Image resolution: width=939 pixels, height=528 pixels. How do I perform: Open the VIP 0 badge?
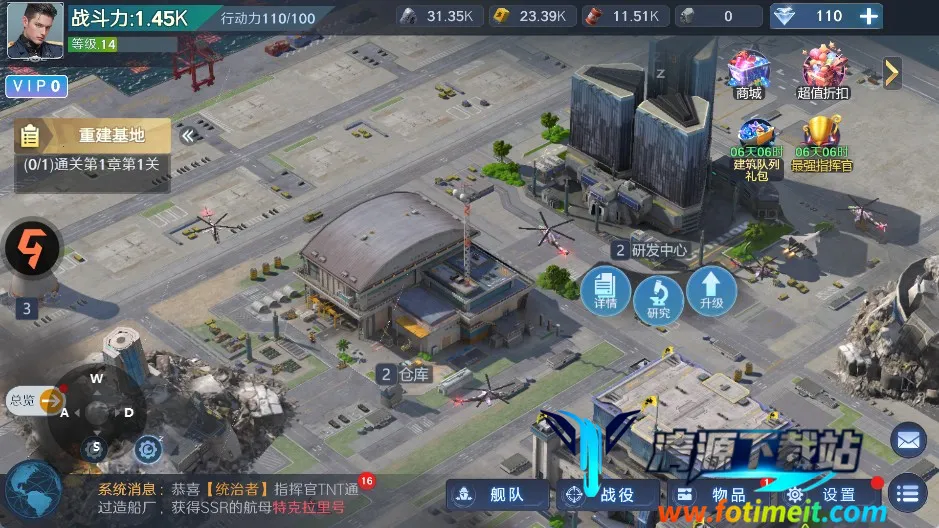pyautogui.click(x=36, y=87)
